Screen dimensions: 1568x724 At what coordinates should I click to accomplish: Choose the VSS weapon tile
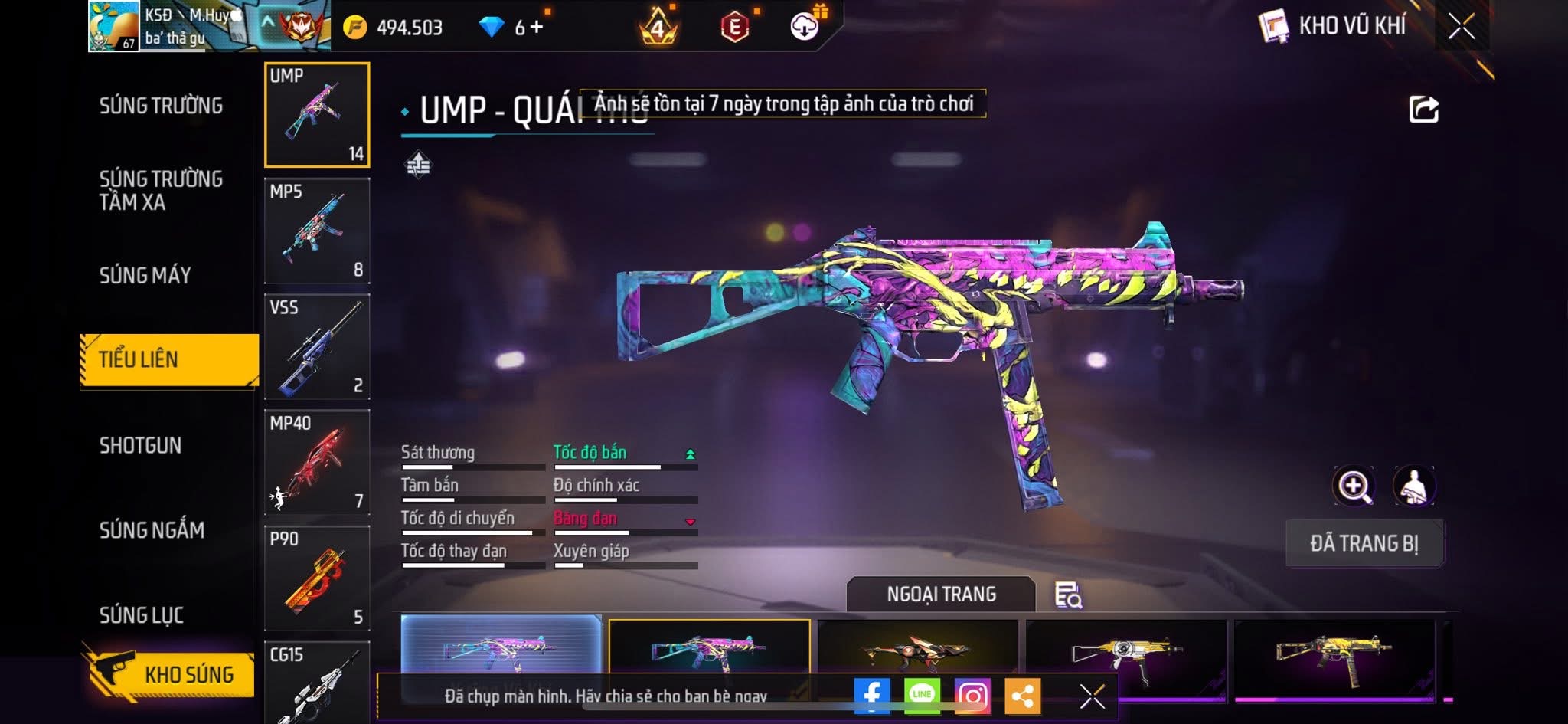[317, 346]
